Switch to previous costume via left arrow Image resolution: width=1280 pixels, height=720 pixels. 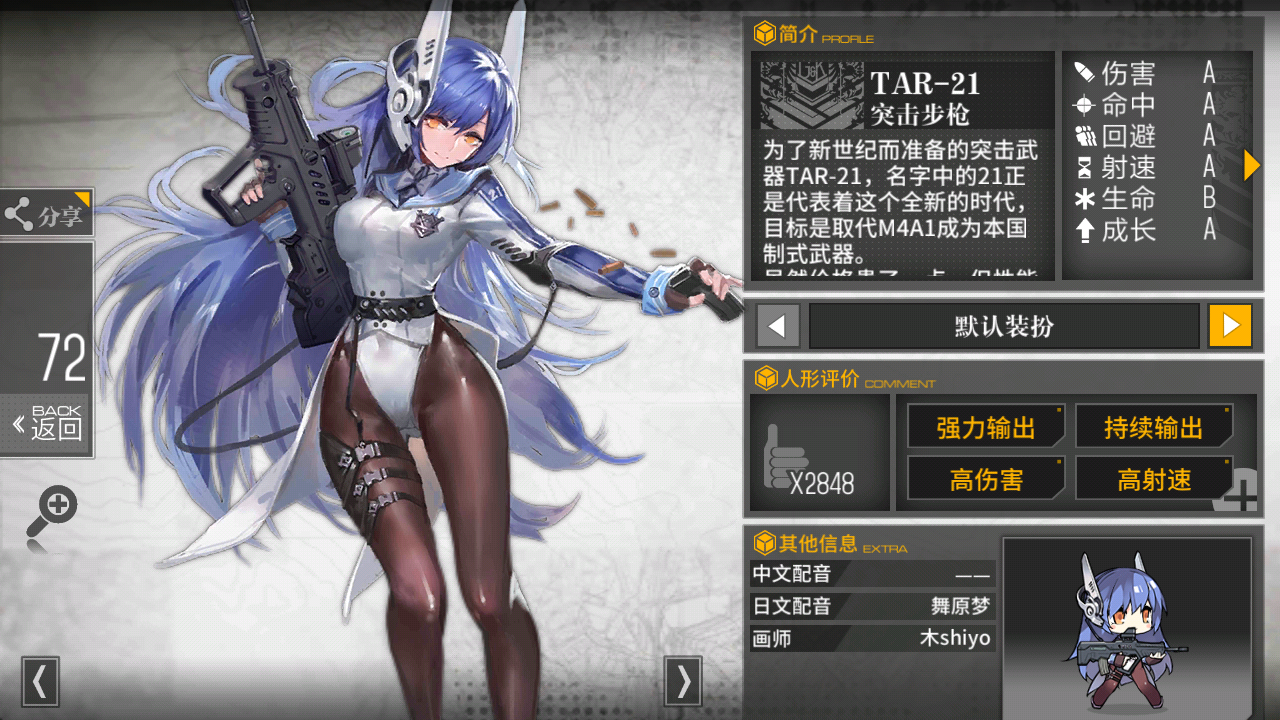point(777,325)
